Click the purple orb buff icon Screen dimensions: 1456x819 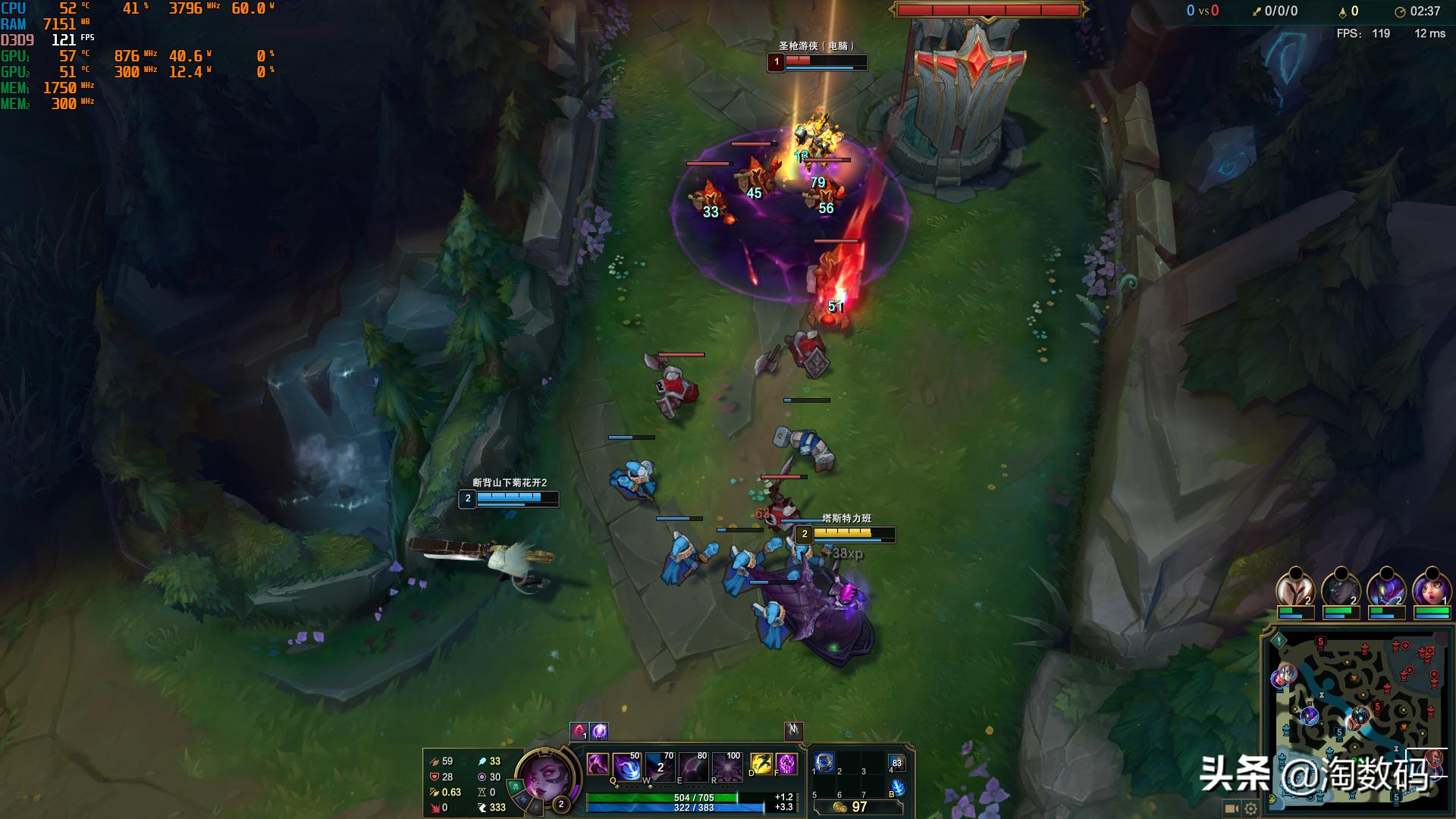(x=600, y=731)
